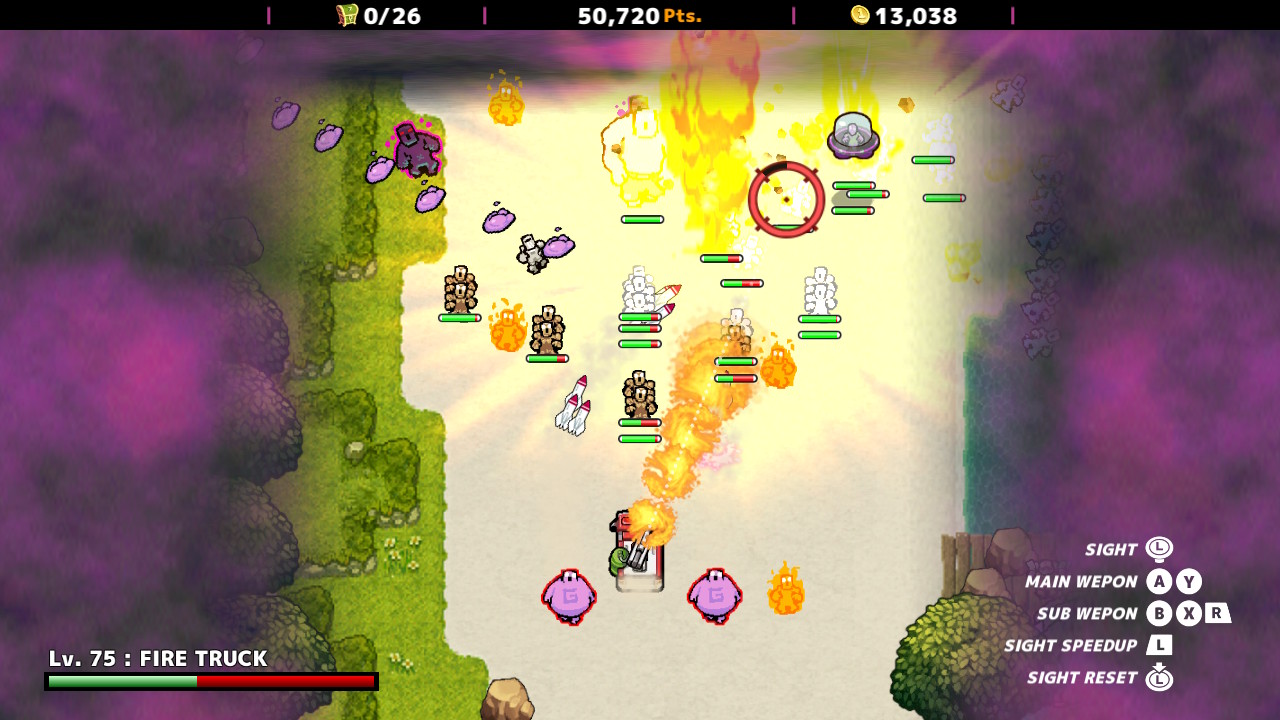Viewport: 1280px width, 720px height.
Task: Click the white rocket projectile on the left
Action: pyautogui.click(x=571, y=406)
